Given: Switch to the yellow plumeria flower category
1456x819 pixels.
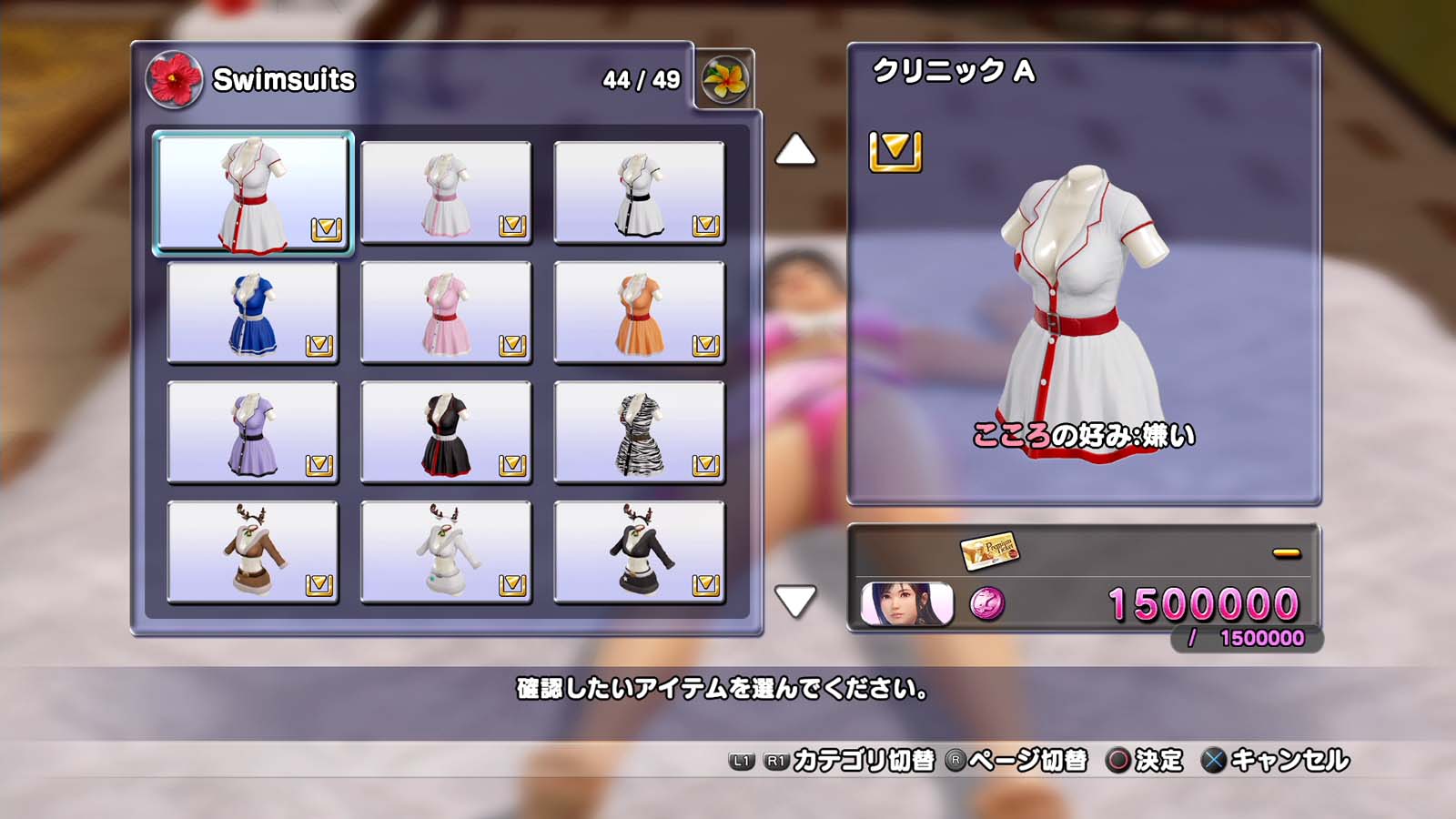Looking at the screenshot, I should click(x=725, y=79).
